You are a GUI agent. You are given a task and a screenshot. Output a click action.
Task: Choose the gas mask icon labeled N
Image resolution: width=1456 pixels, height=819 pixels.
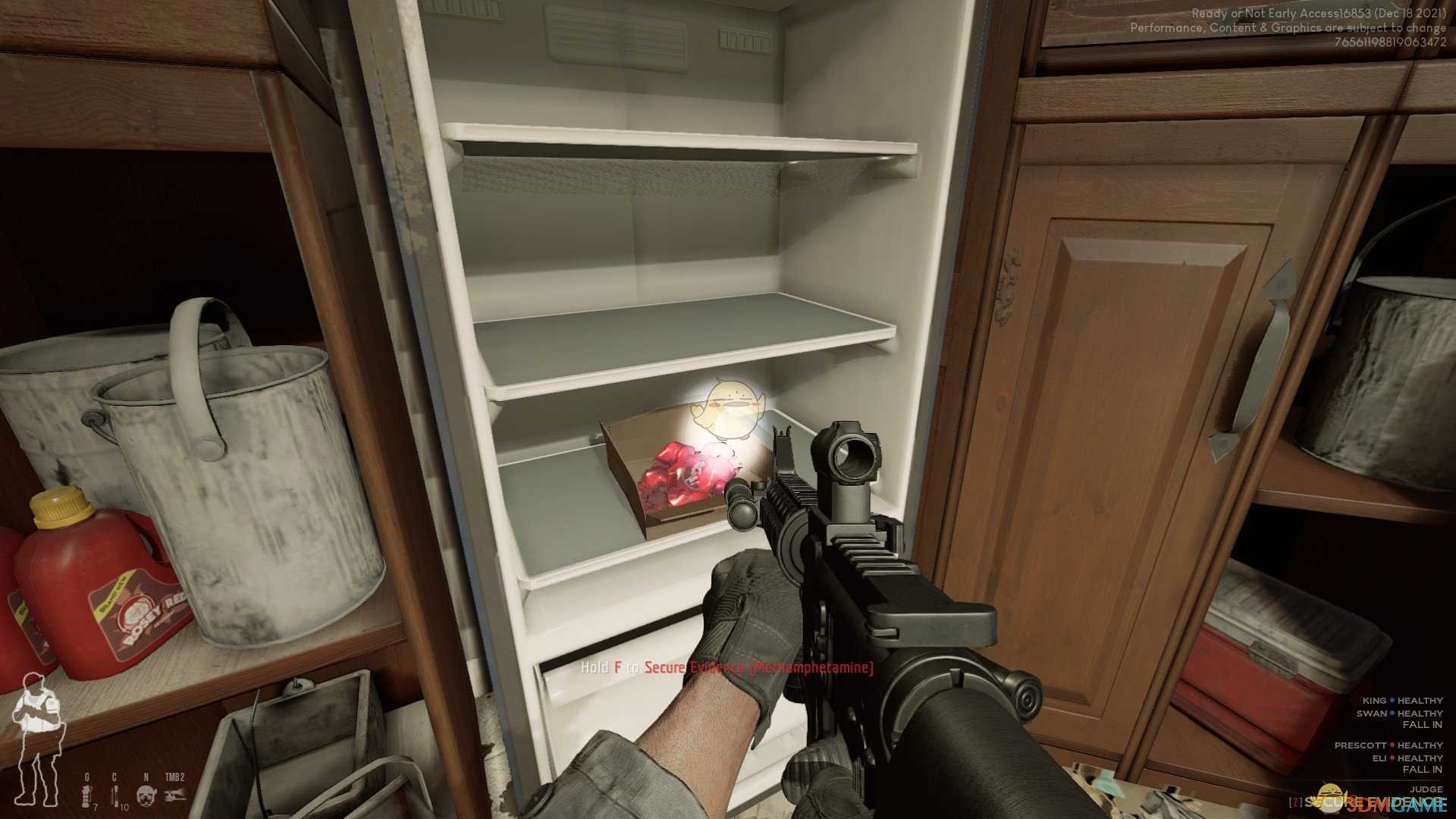pos(146,795)
